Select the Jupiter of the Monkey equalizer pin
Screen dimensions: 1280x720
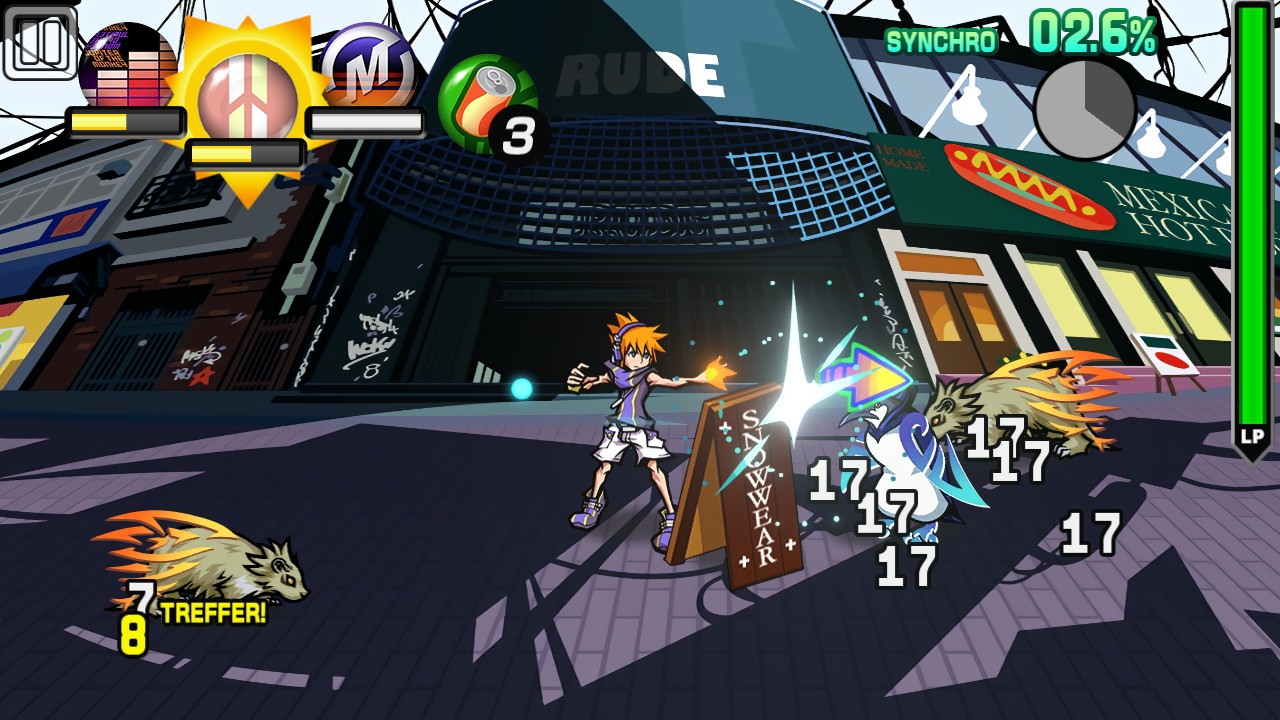coord(126,68)
